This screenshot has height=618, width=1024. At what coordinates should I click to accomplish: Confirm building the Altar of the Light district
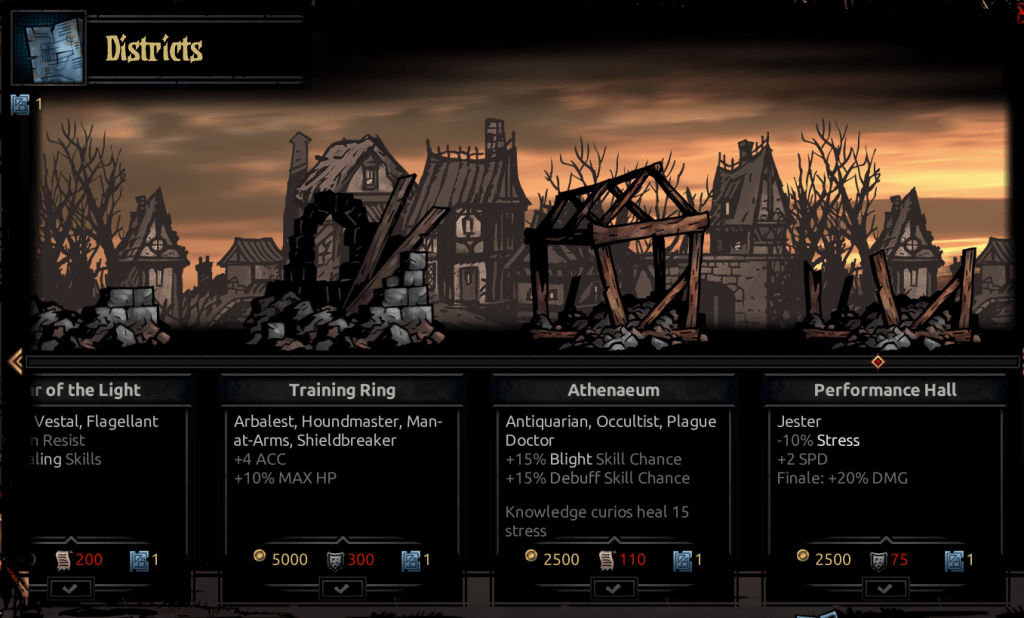click(x=71, y=589)
